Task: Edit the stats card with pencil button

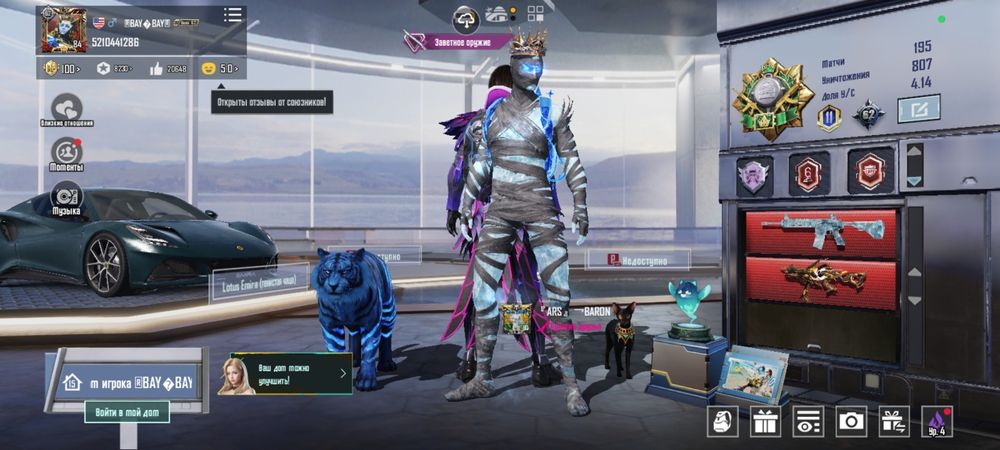Action: click(x=918, y=108)
